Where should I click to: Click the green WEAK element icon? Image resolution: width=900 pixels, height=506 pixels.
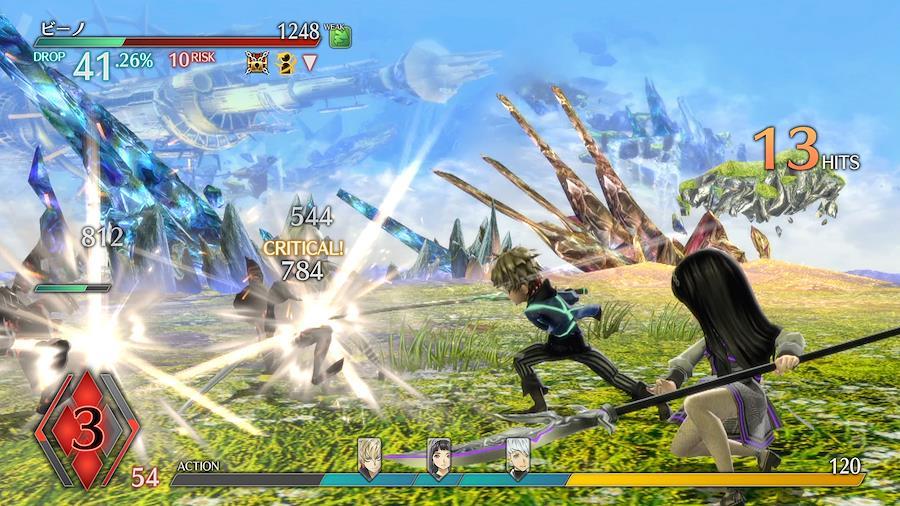(339, 36)
